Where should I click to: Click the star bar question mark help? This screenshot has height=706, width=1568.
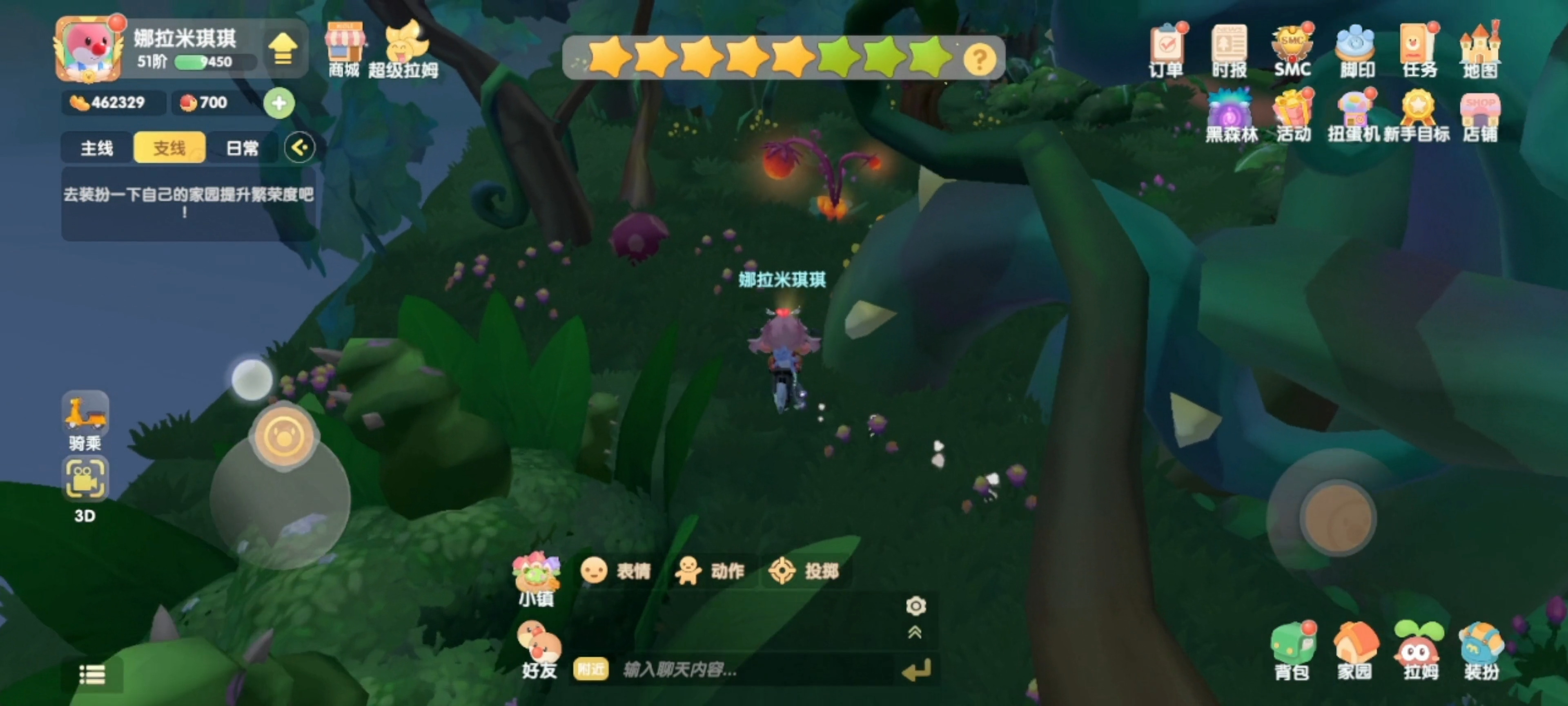point(980,60)
